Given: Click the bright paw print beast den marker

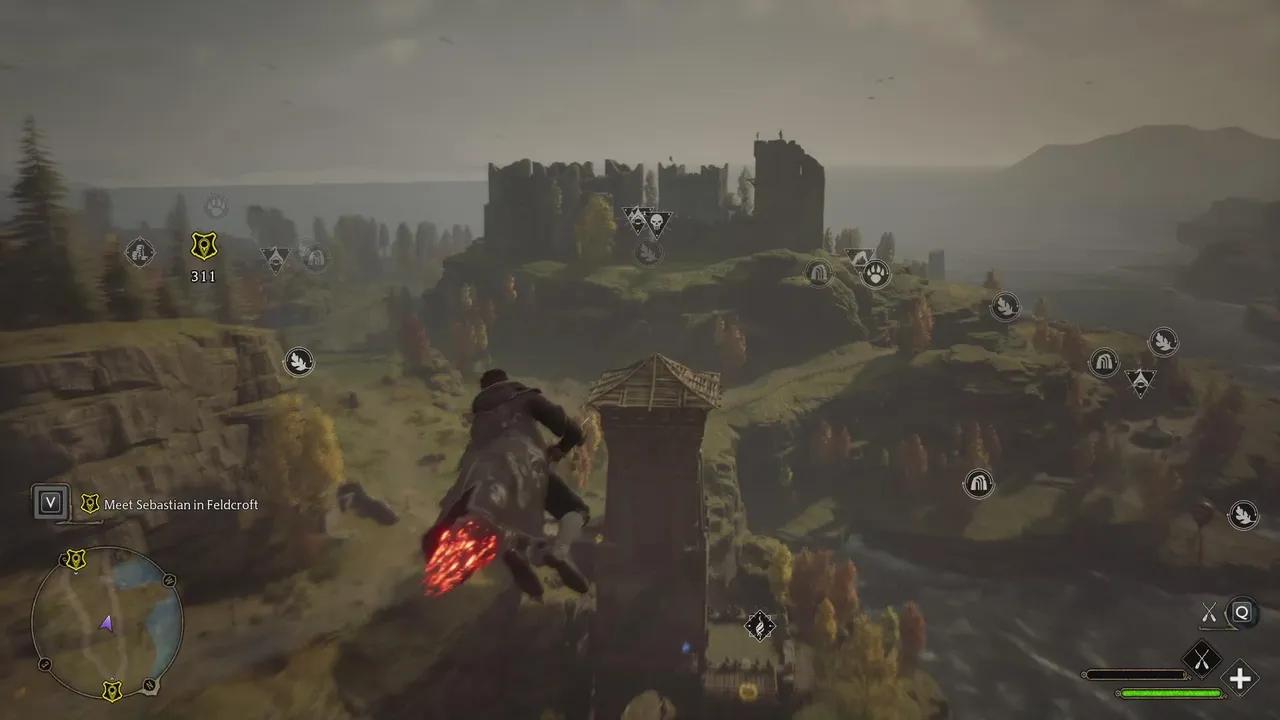Looking at the screenshot, I should tap(876, 273).
